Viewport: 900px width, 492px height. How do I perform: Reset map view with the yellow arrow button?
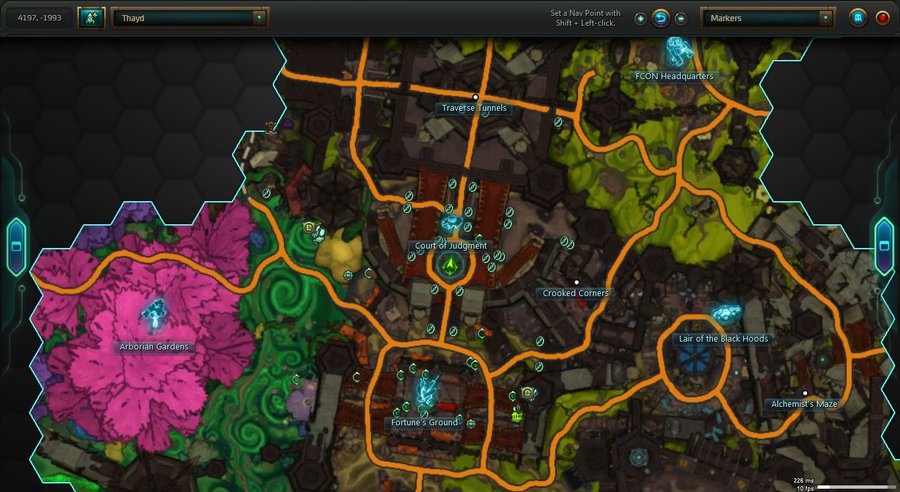[660, 18]
